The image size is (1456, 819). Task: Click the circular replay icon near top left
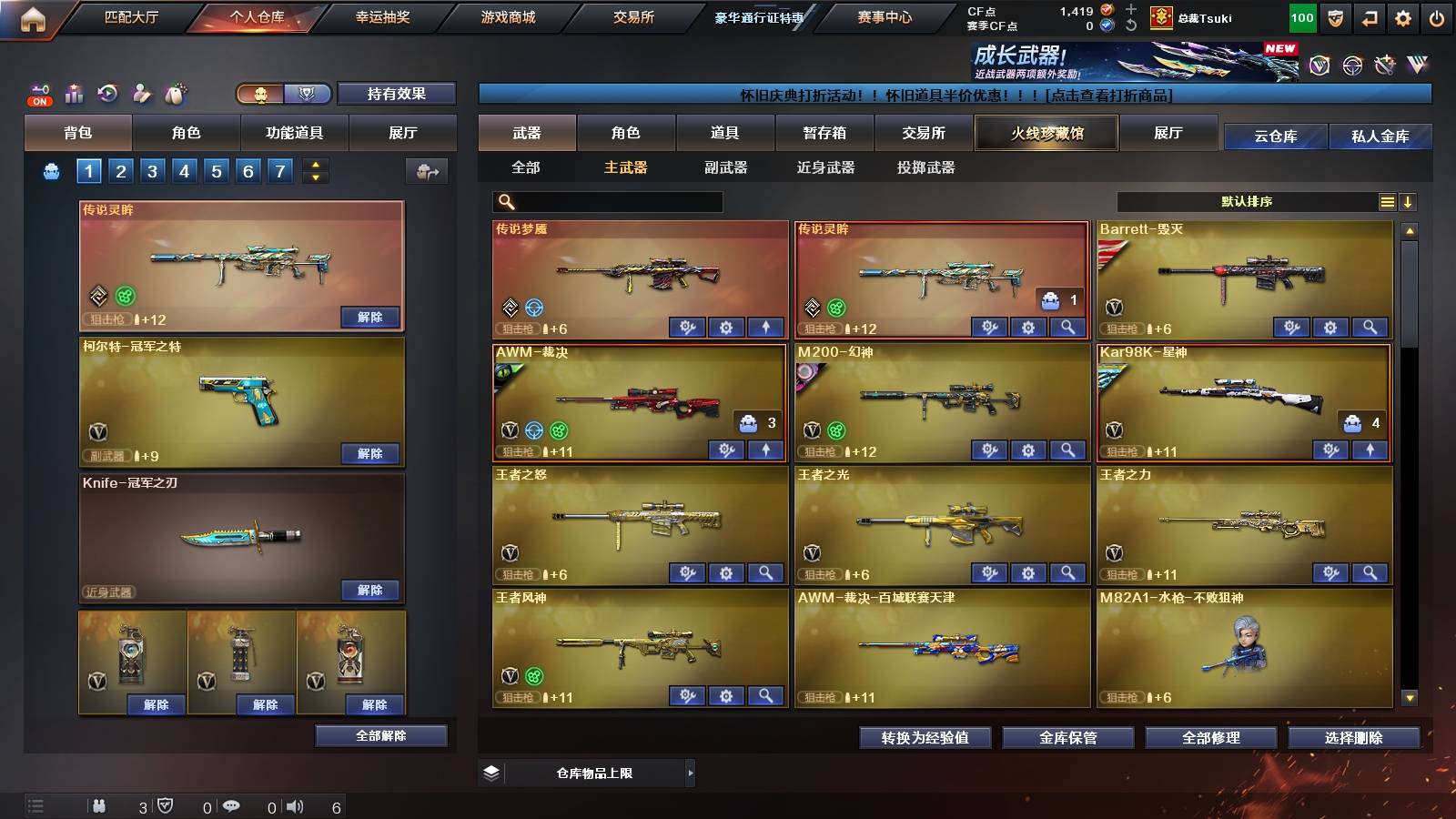click(x=106, y=94)
